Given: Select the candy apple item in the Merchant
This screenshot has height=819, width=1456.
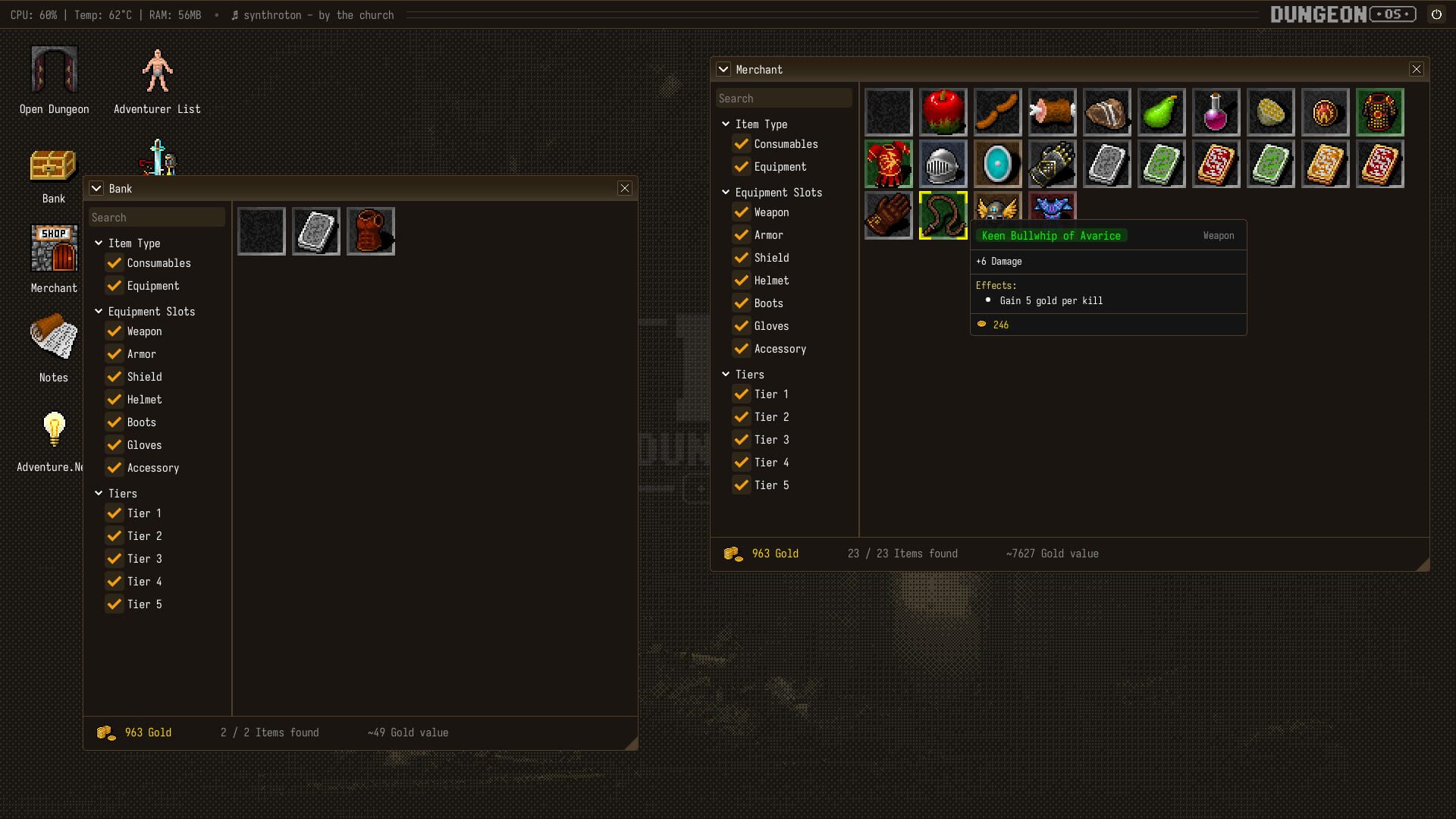Looking at the screenshot, I should (943, 111).
